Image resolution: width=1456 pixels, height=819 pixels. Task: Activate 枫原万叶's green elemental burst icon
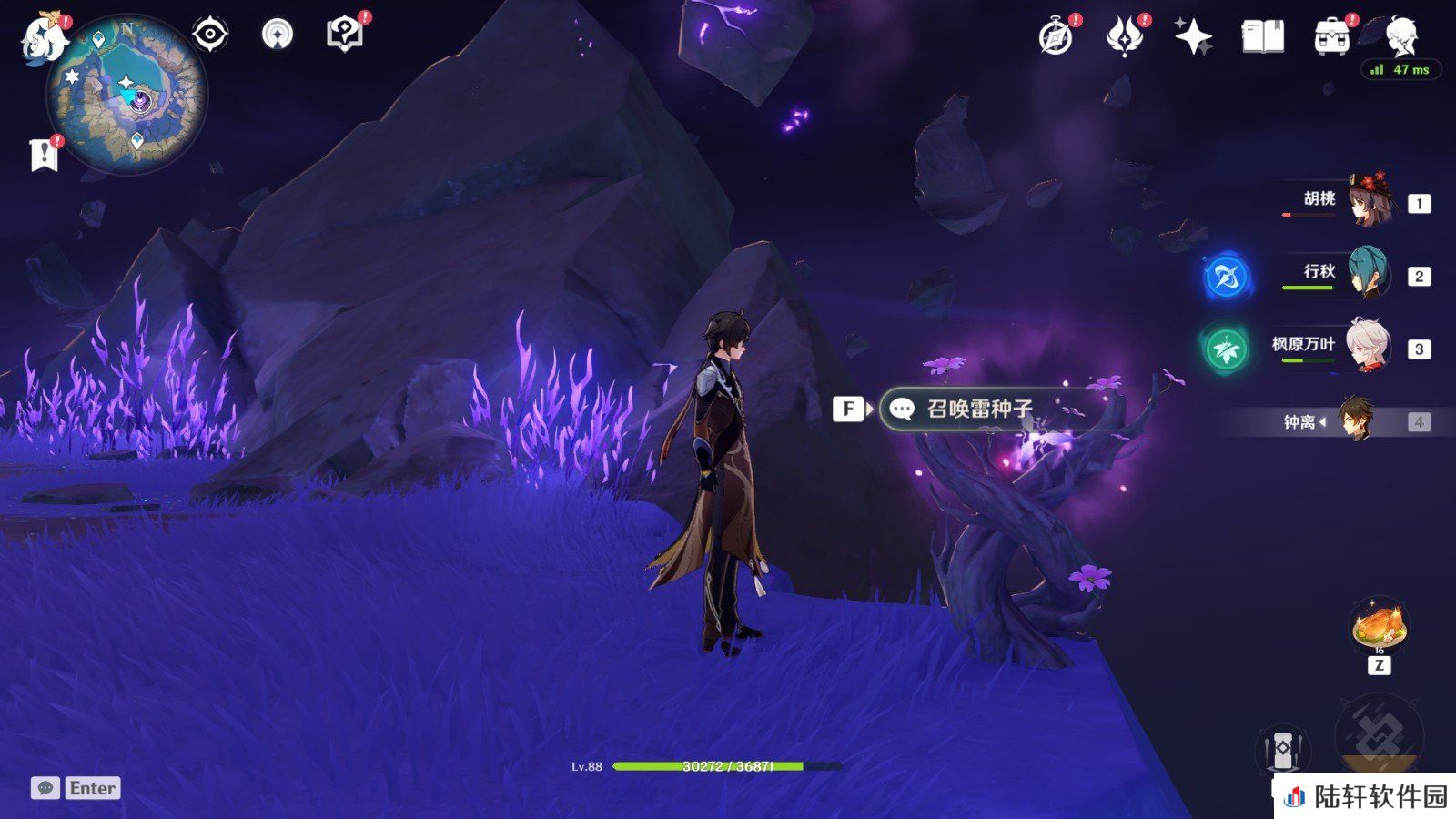click(x=1225, y=349)
